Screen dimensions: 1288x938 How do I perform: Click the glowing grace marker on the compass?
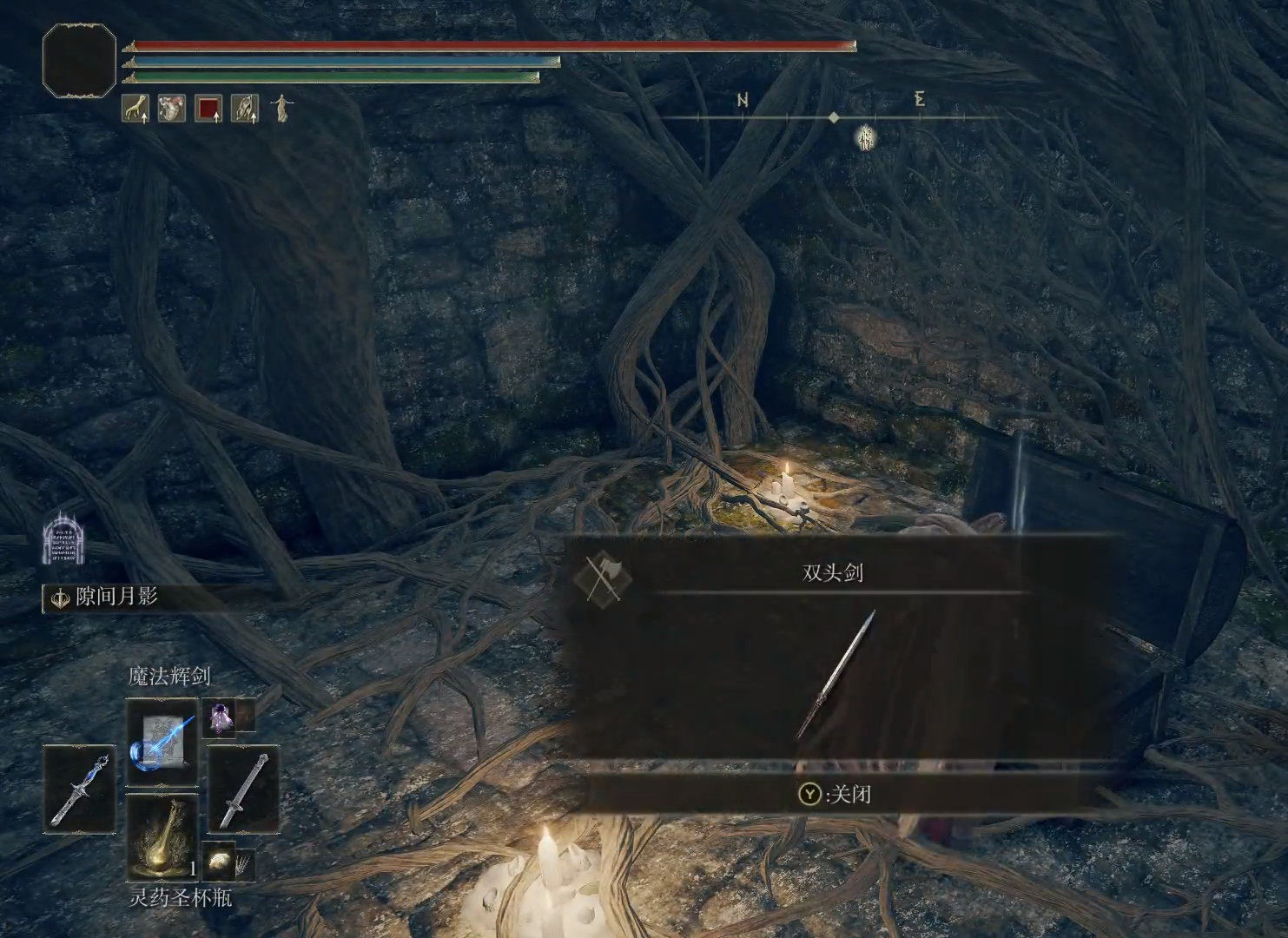tap(866, 137)
